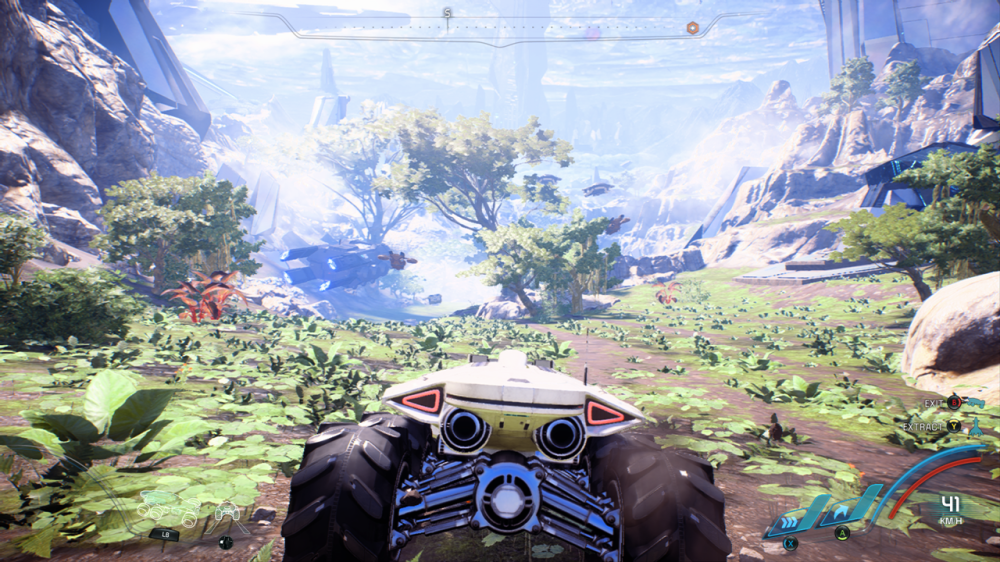Click the Exit vehicle Nomad icon
The width and height of the screenshot is (1000, 562).
pos(975,402)
